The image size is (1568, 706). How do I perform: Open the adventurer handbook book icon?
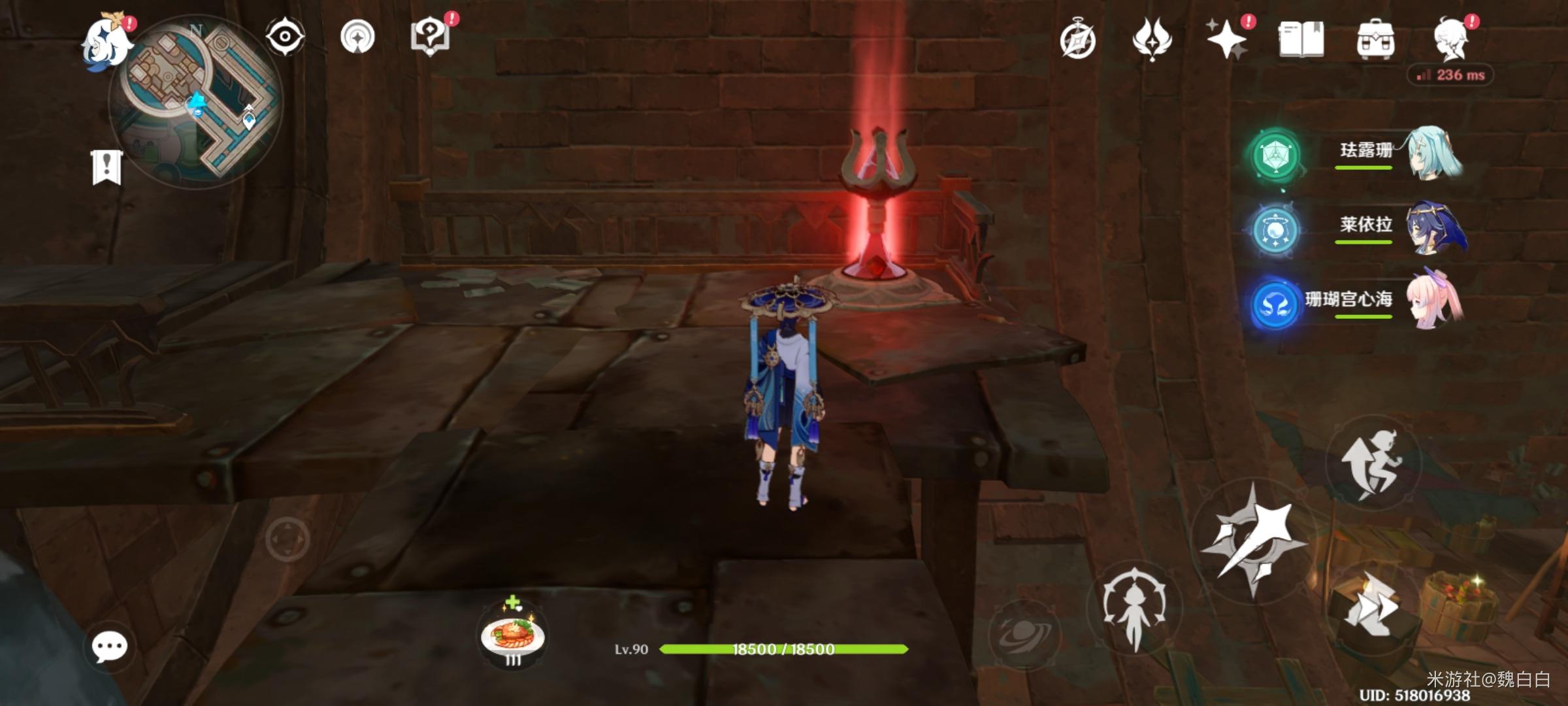point(1301,41)
